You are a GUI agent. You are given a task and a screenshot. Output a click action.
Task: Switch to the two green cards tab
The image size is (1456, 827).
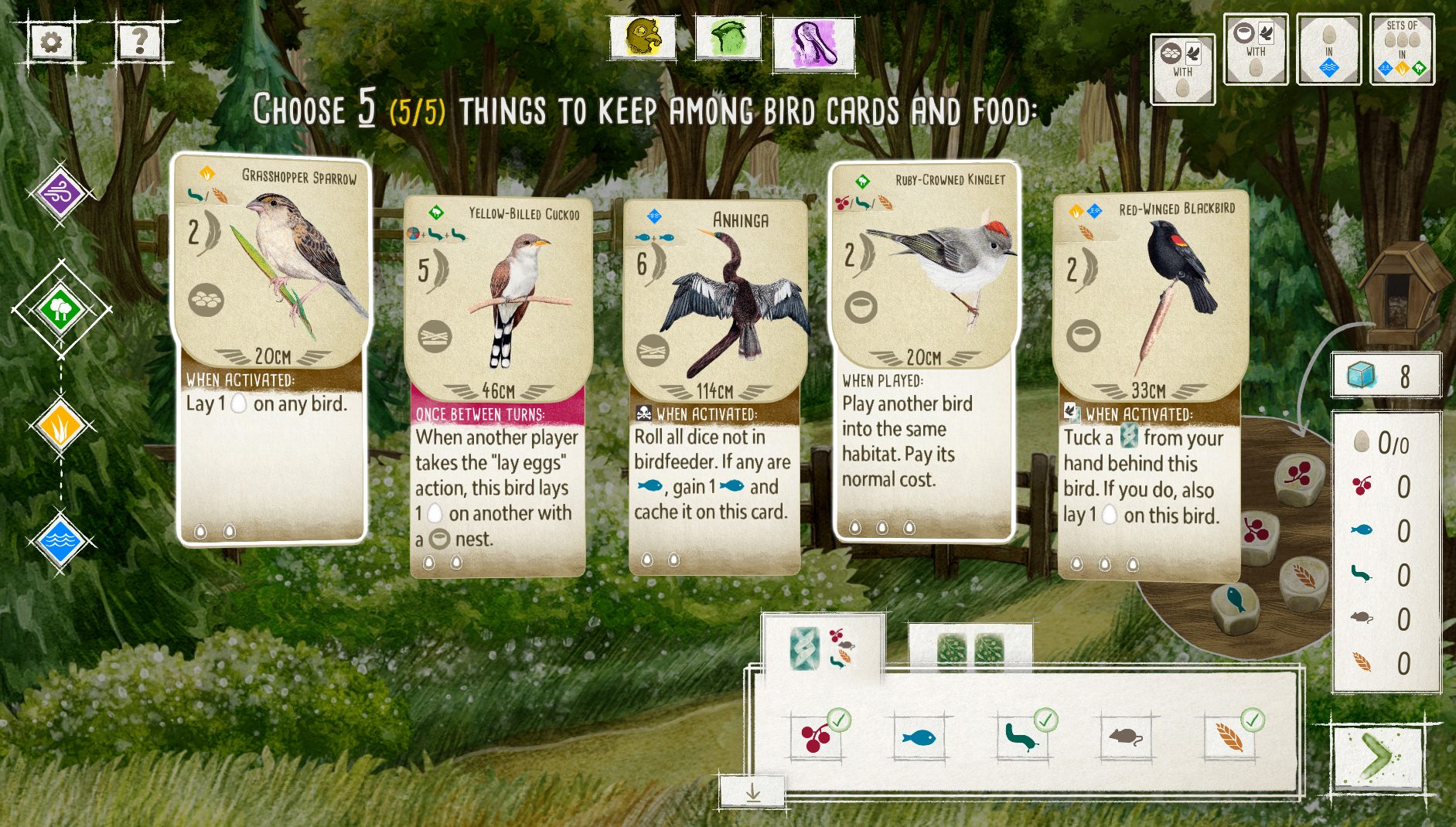coord(970,648)
